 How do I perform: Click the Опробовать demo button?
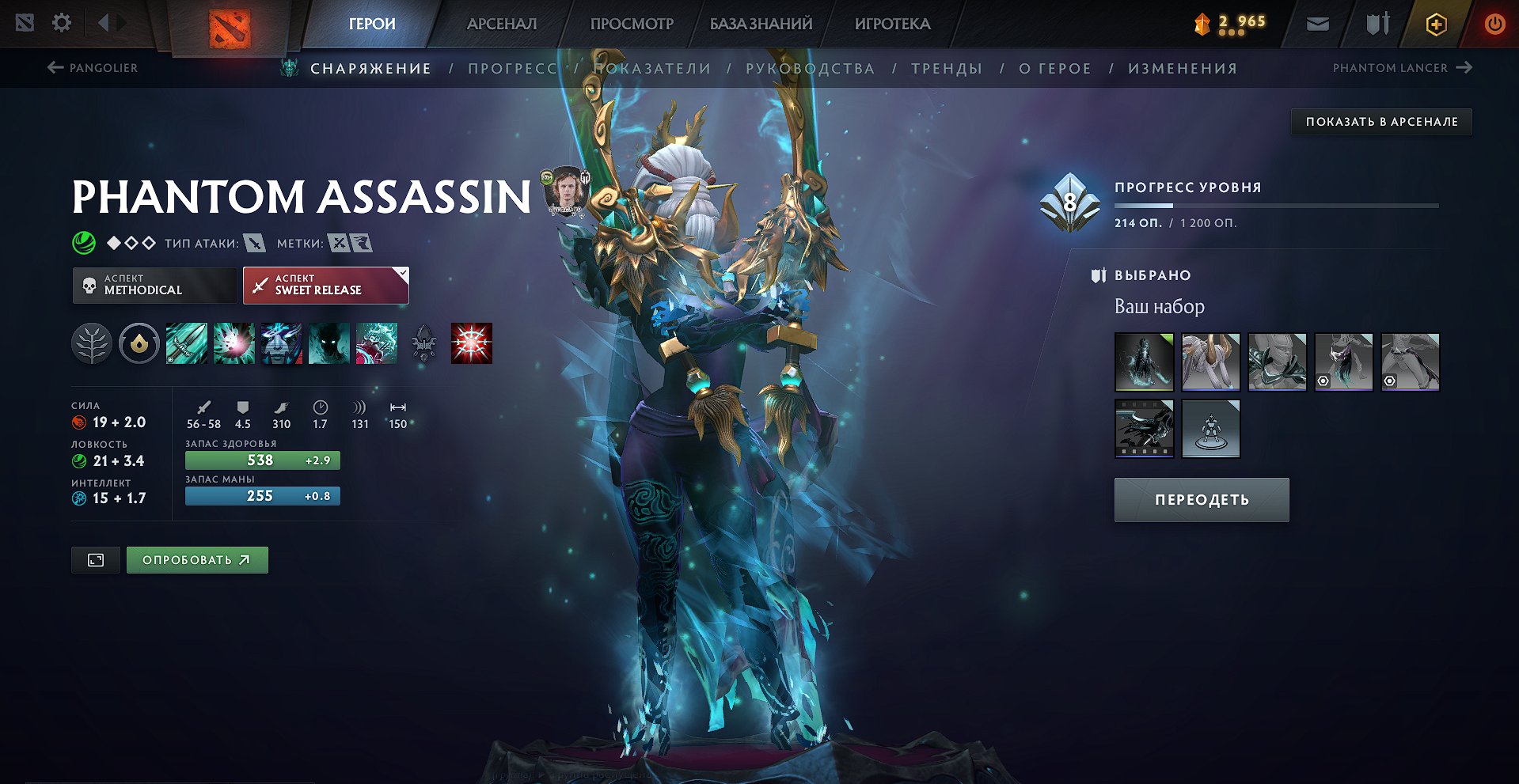click(x=197, y=560)
